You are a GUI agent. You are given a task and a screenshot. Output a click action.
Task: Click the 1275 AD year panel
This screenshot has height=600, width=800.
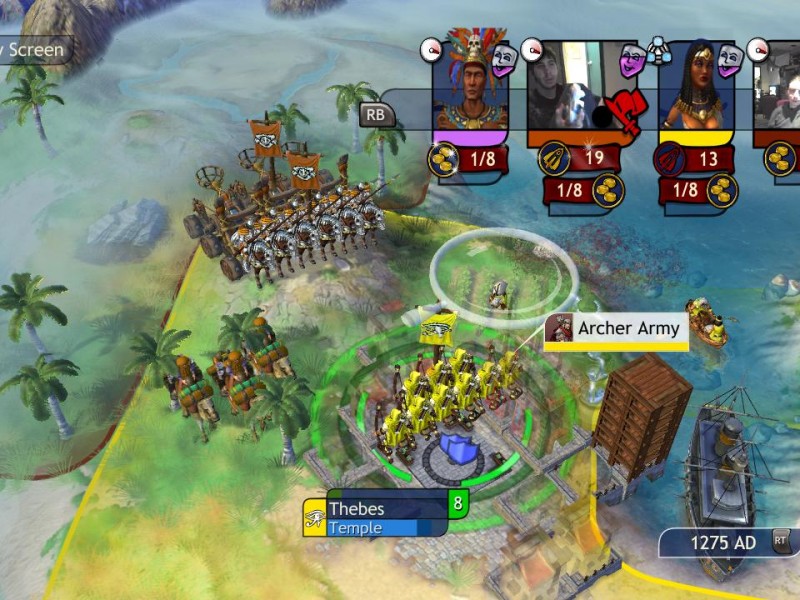pyautogui.click(x=727, y=542)
